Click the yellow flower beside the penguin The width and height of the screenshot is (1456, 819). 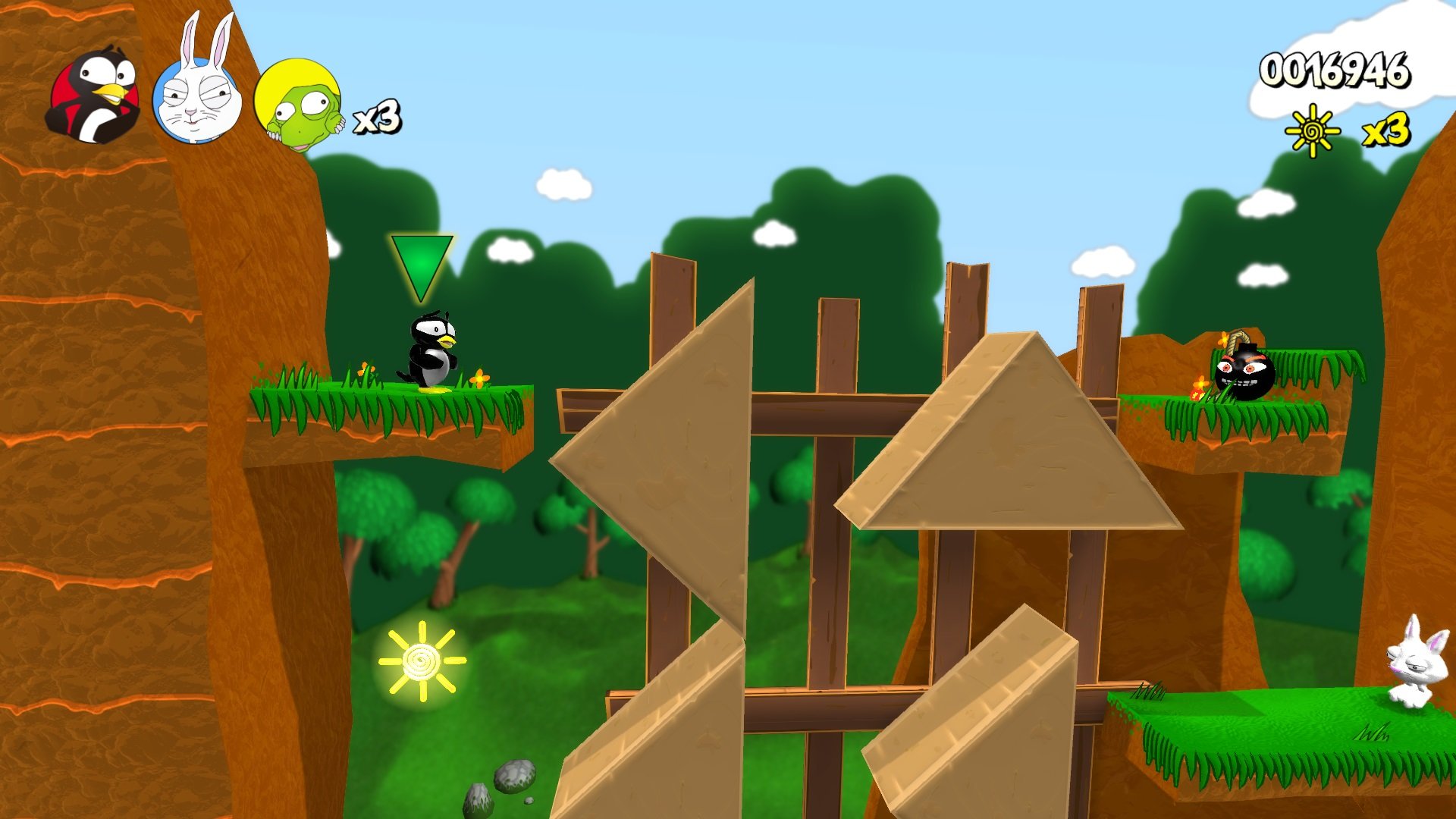[478, 377]
